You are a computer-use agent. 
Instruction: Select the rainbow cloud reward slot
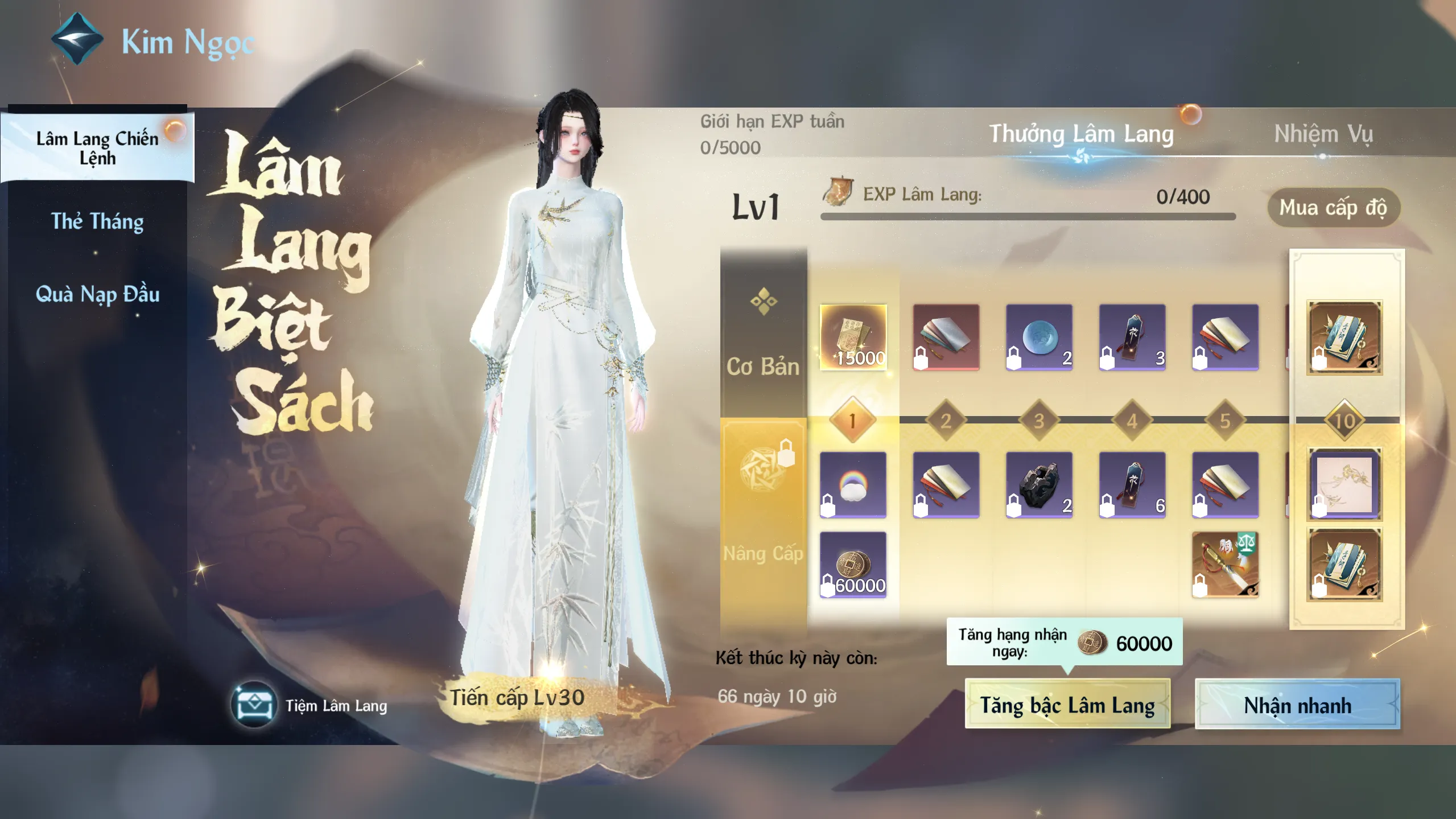point(852,485)
